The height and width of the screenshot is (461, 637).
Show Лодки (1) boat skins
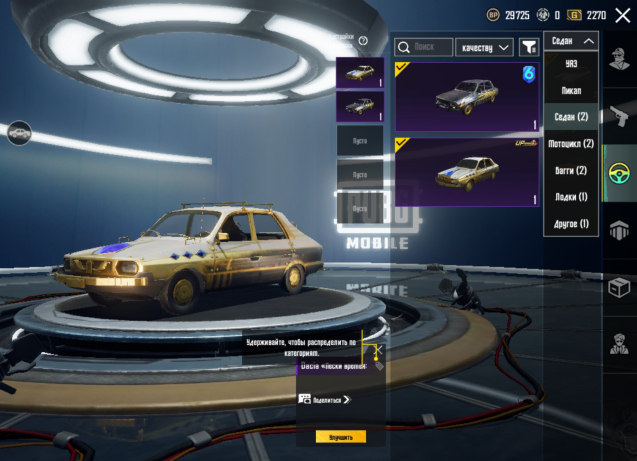[x=572, y=197]
